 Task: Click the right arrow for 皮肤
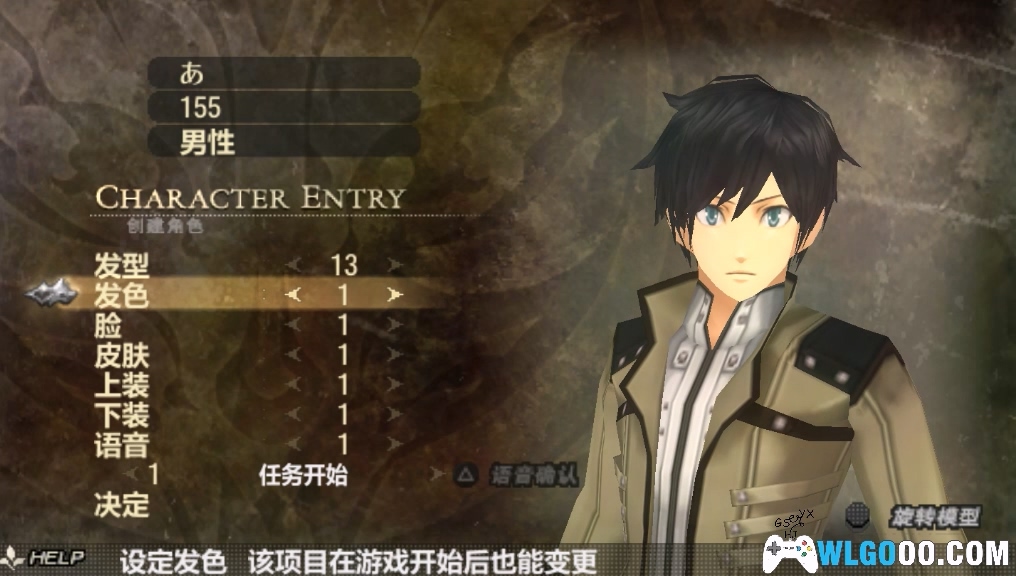pyautogui.click(x=396, y=355)
